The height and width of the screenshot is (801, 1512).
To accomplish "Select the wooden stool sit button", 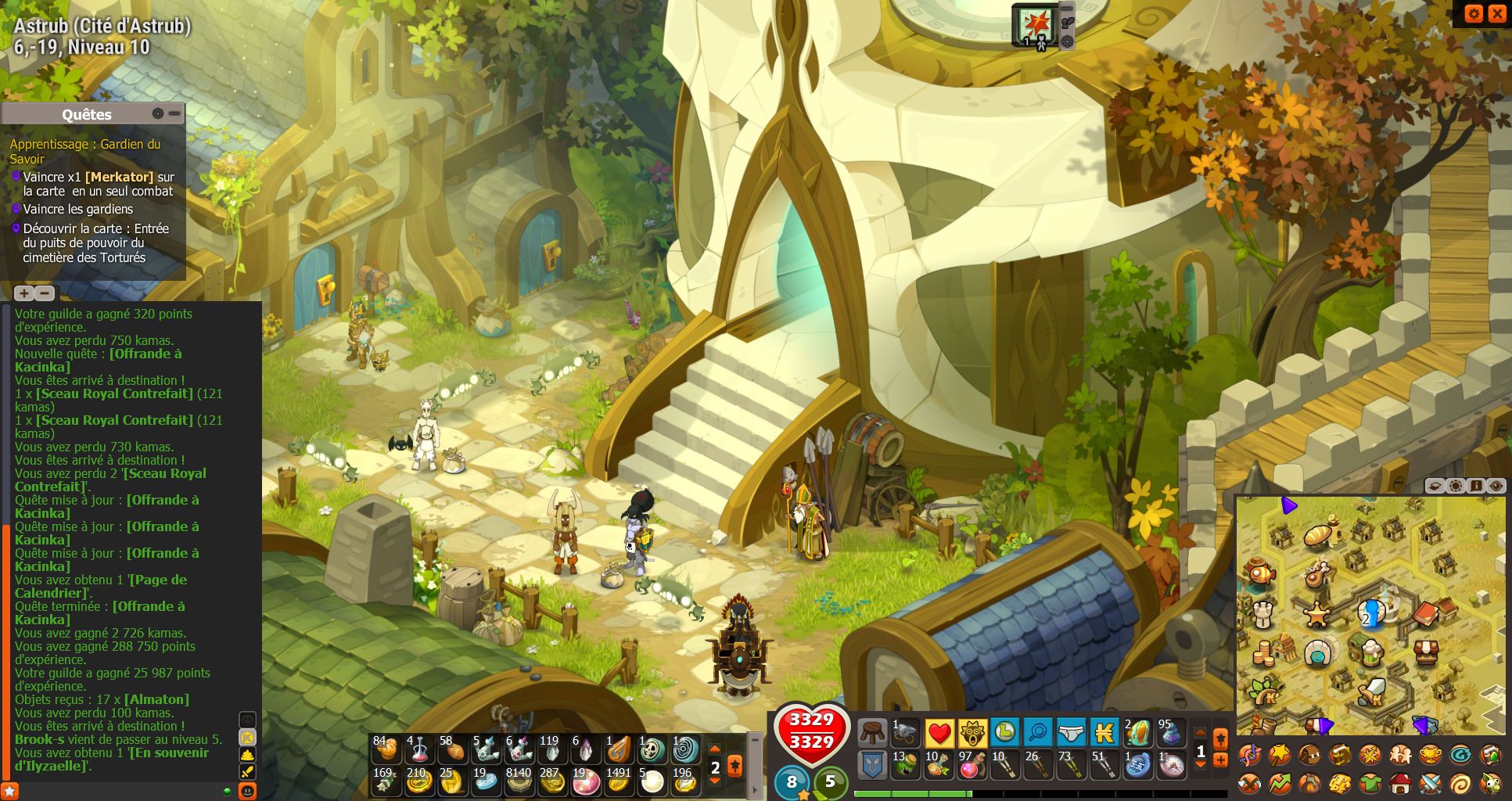I will (x=872, y=733).
